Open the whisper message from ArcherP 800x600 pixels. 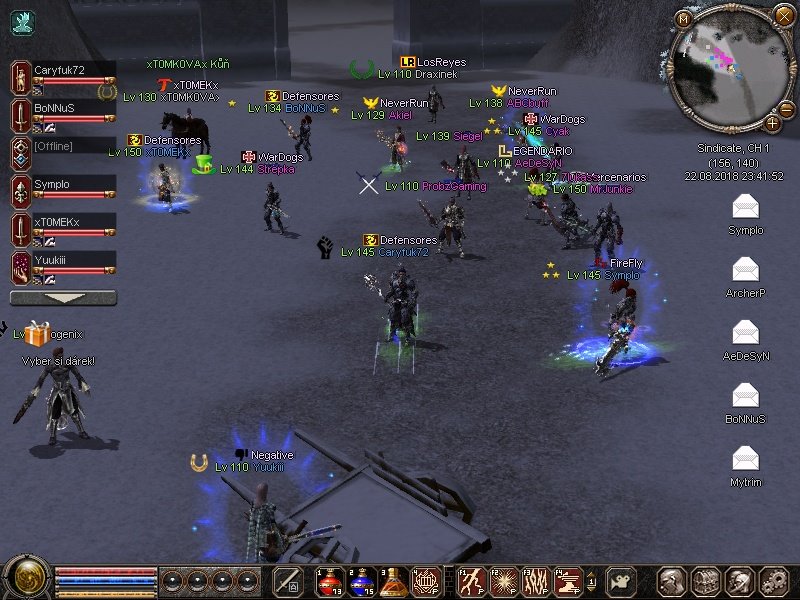pos(745,270)
